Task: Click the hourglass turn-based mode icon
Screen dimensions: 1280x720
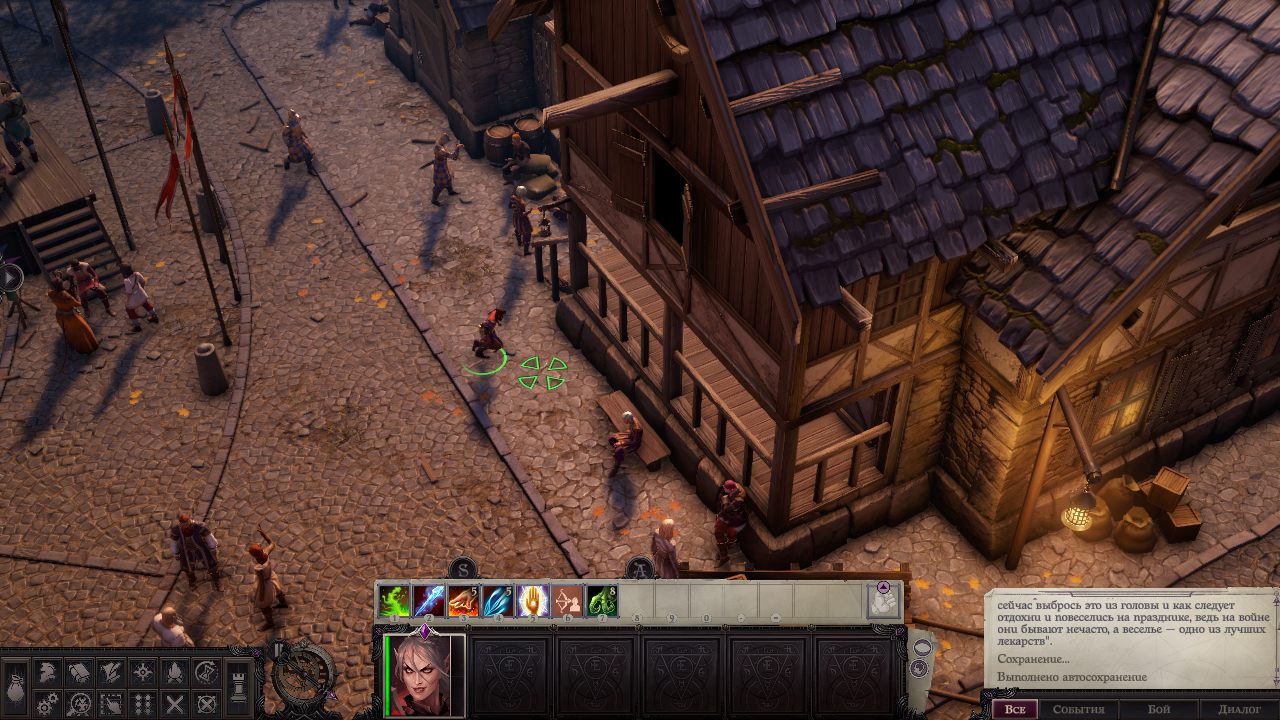Action: (206, 673)
